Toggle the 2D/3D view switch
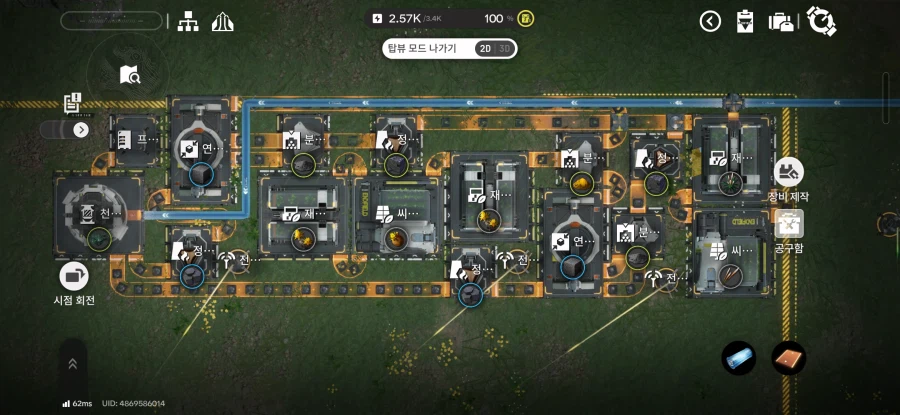This screenshot has height=415, width=900. coord(495,49)
